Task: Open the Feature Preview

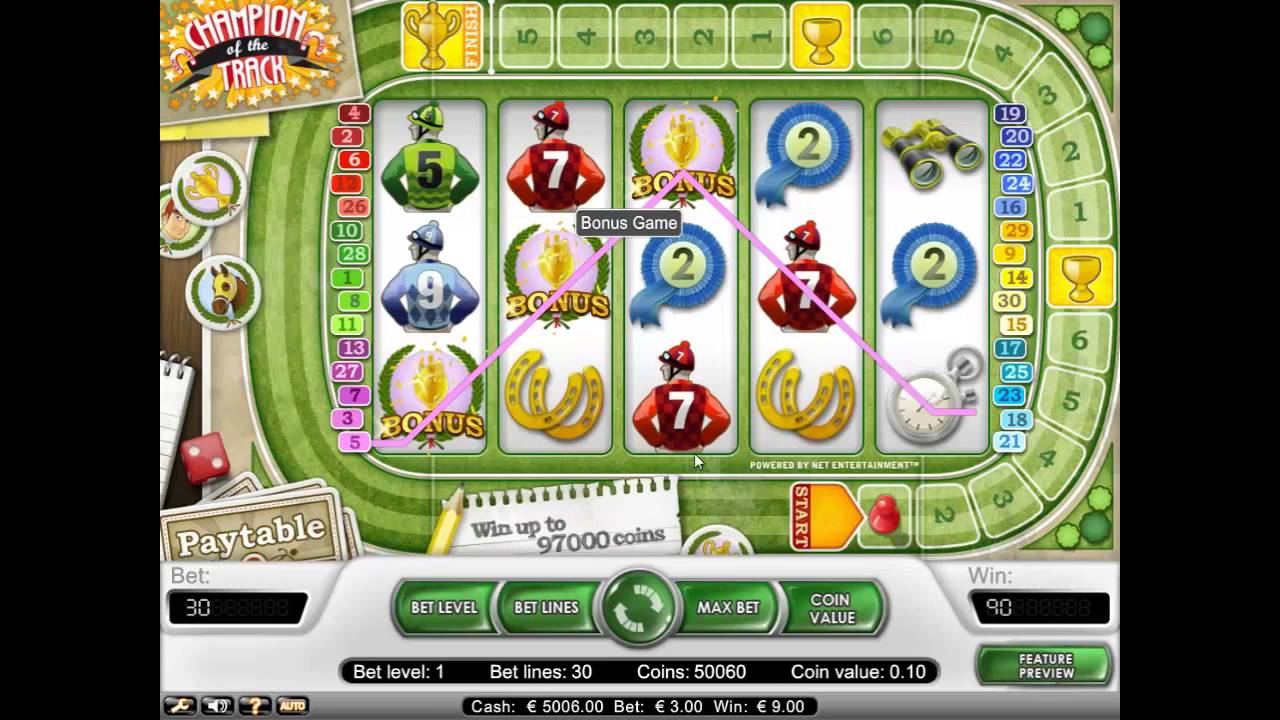Action: coord(1045,666)
